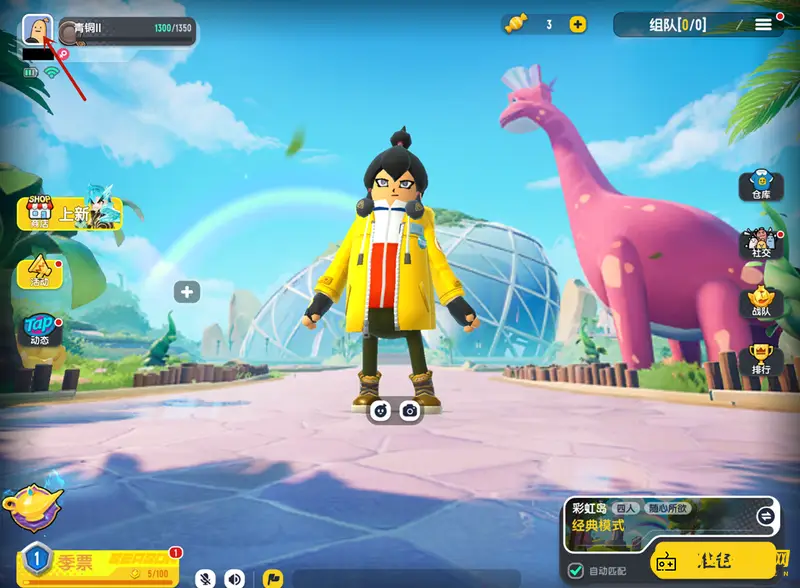Open the 组队 team panel
Viewport: 800px width, 588px height.
pos(677,25)
